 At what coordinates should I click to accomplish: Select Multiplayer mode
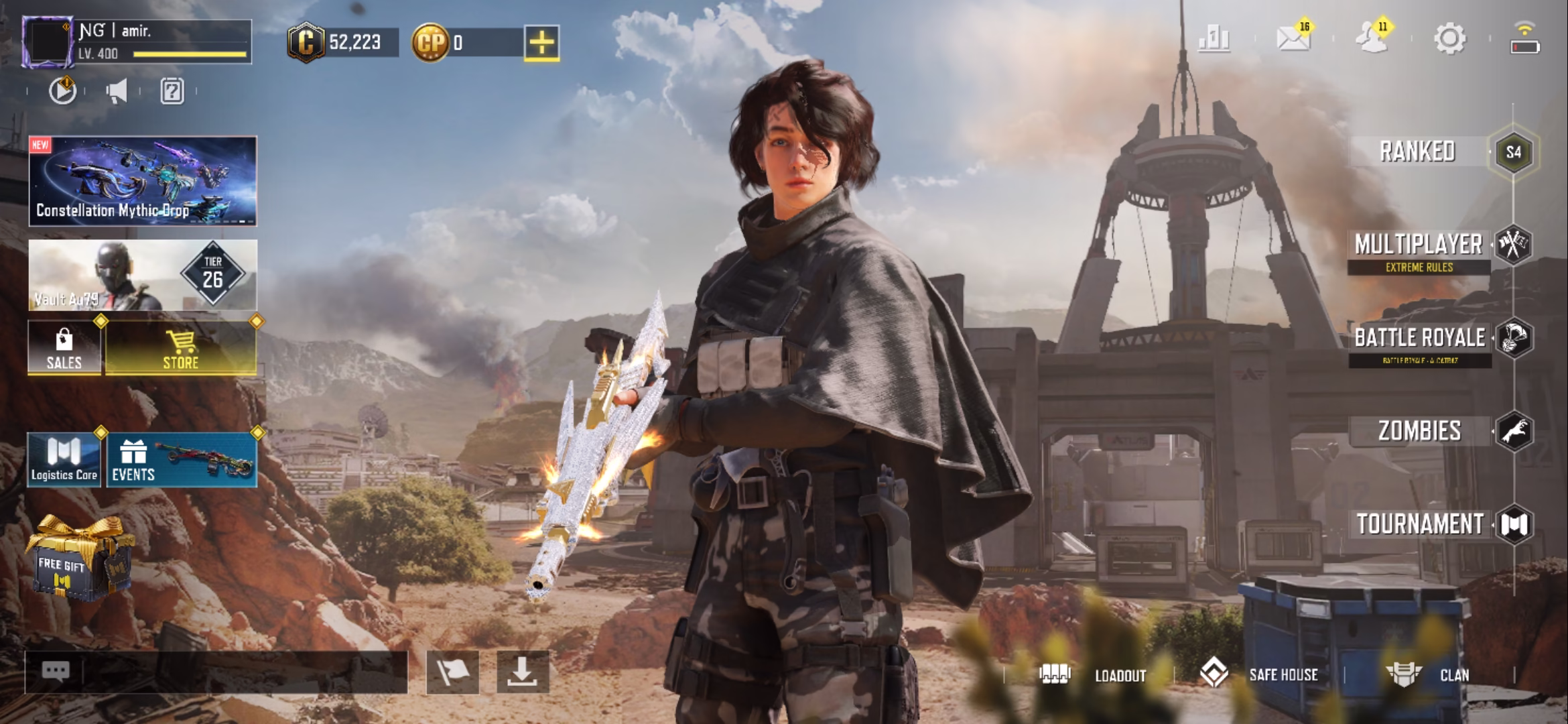tap(1419, 245)
